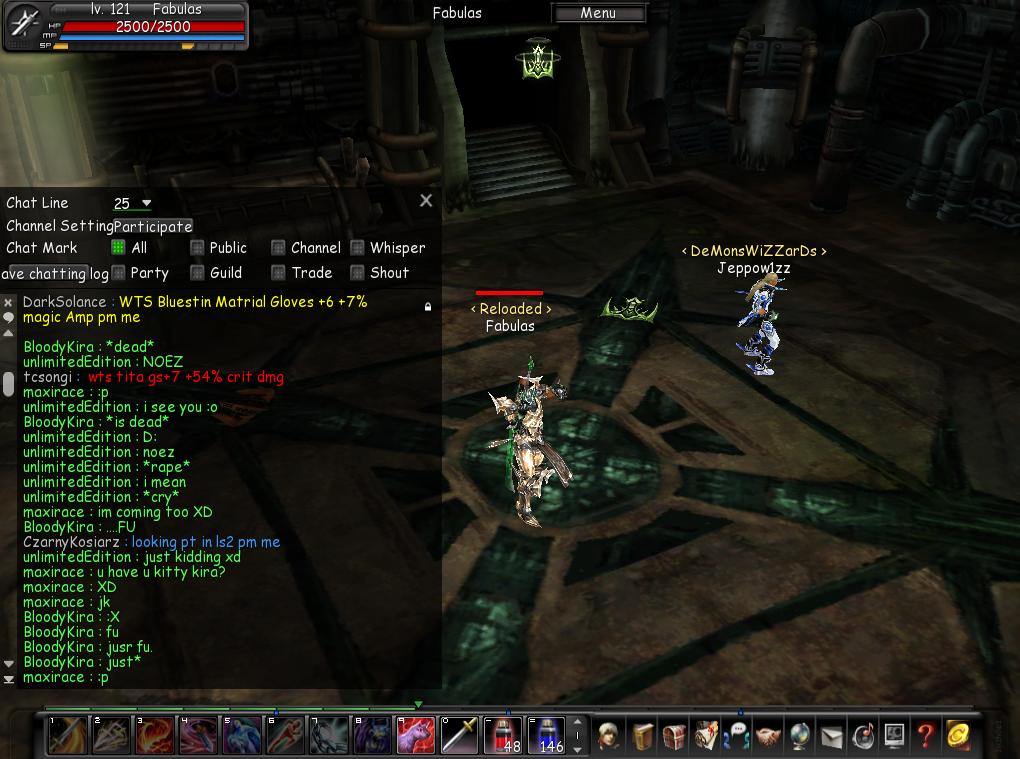Click the Participate channel setting button

[x=152, y=226]
